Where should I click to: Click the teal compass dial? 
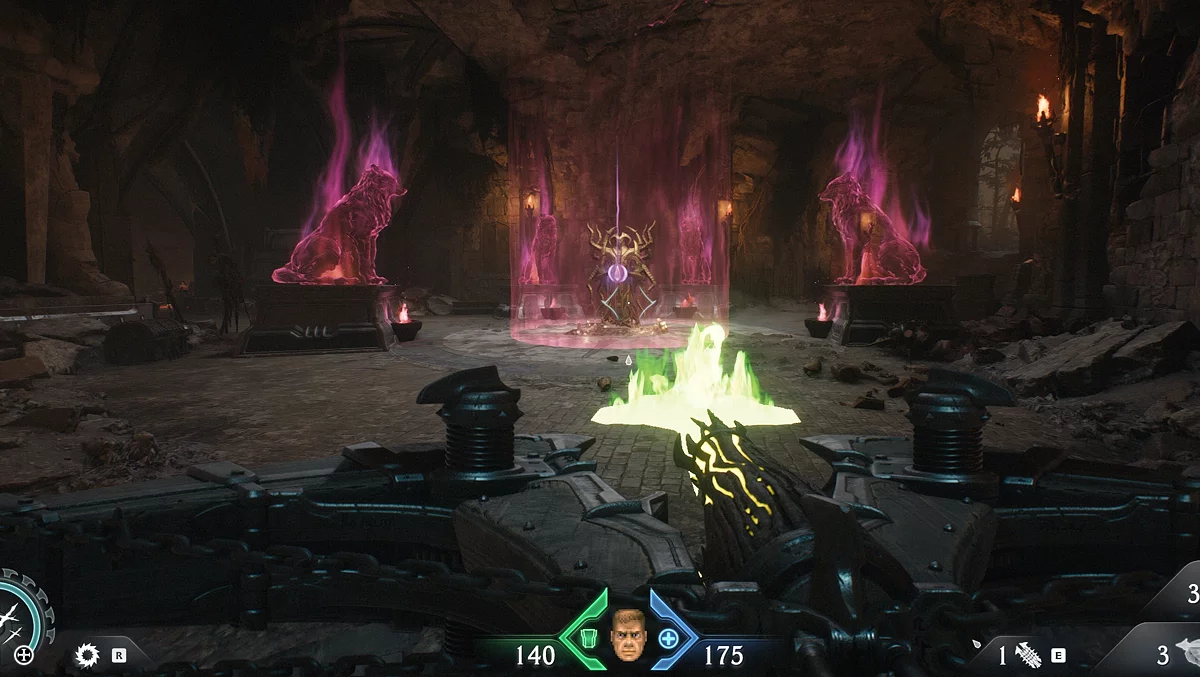(x=20, y=608)
